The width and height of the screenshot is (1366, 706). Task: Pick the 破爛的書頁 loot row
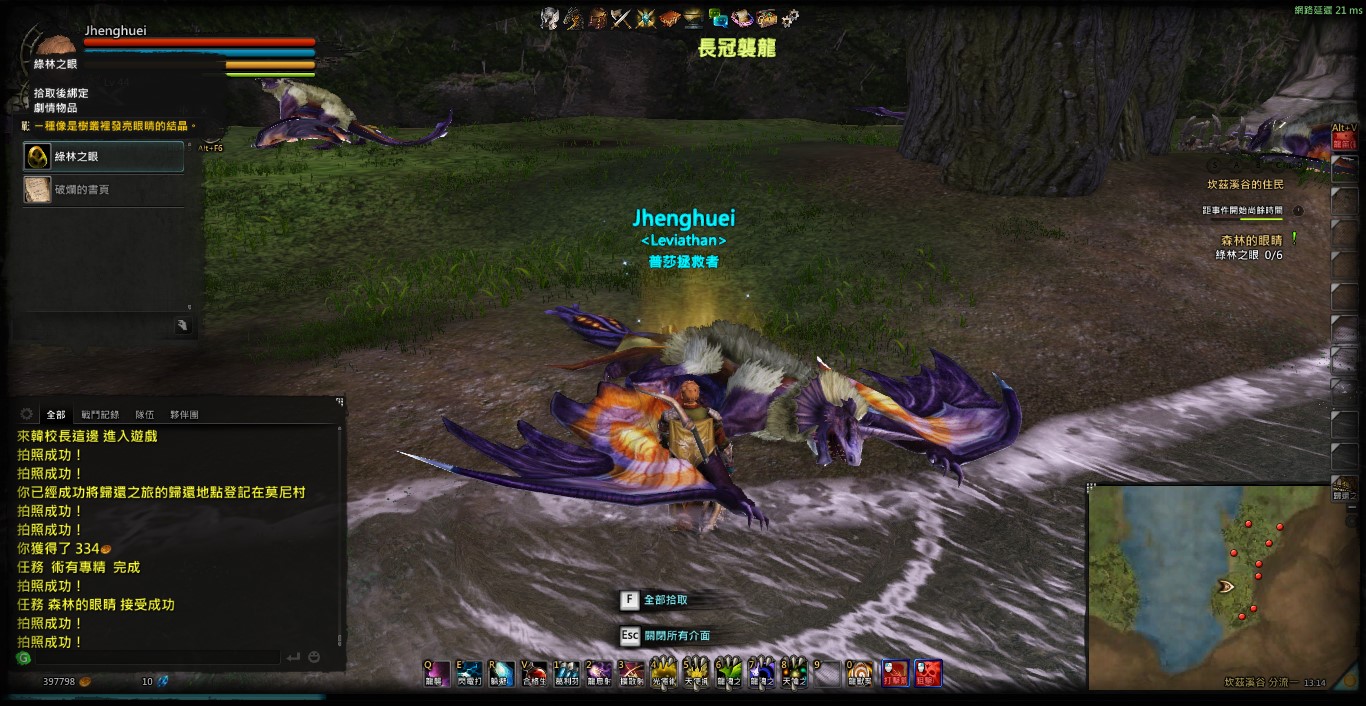104,190
